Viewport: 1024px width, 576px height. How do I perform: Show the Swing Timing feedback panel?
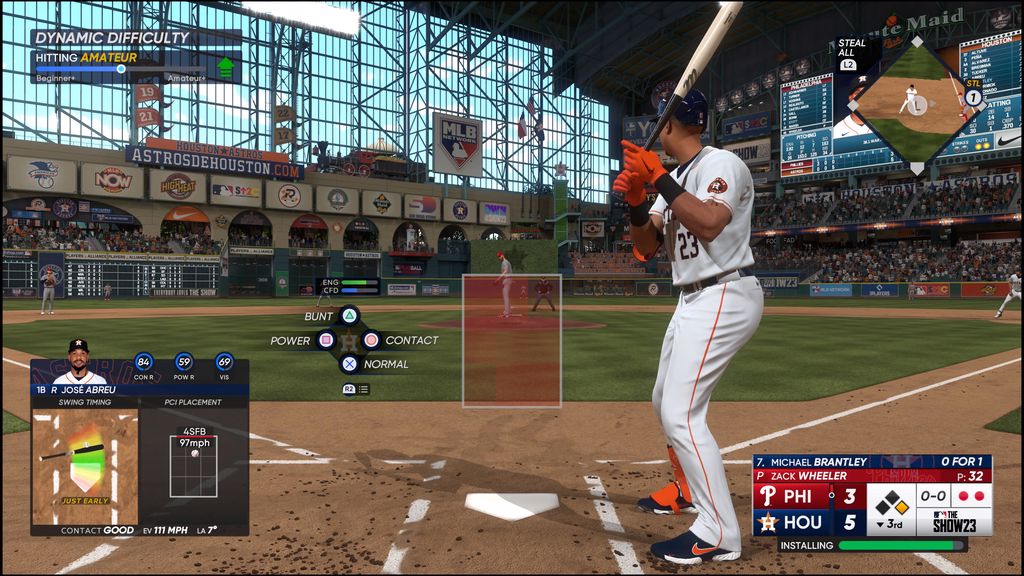click(85, 468)
